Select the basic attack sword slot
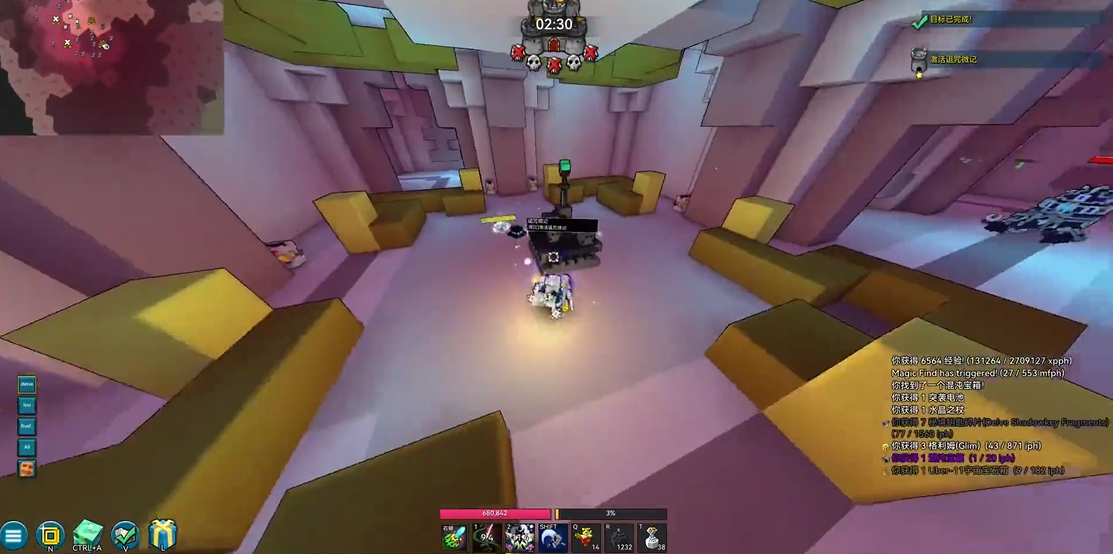This screenshot has height=554, width=1113. (x=455, y=537)
